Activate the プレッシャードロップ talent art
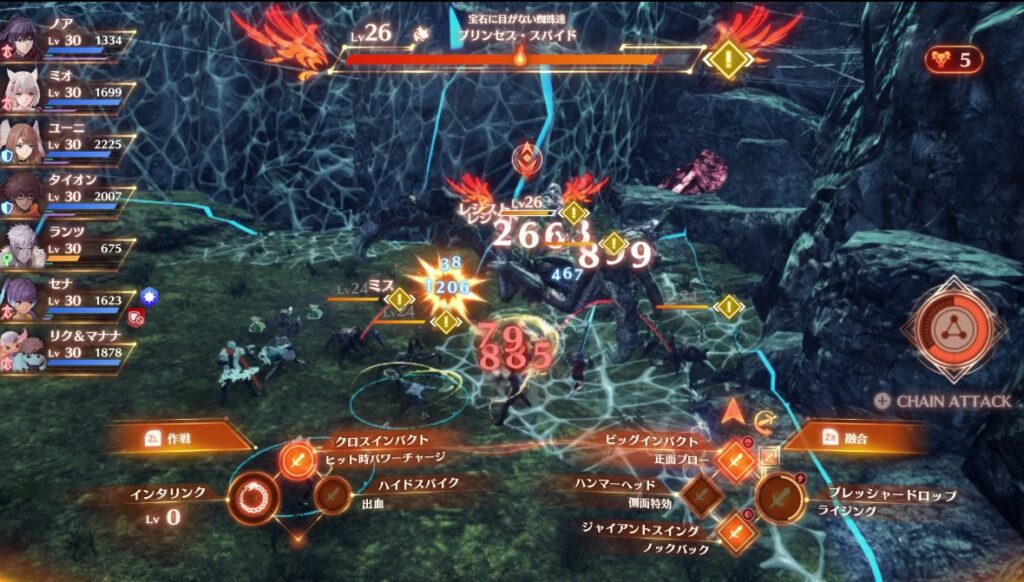Screen dimensions: 1024x582 [780, 495]
